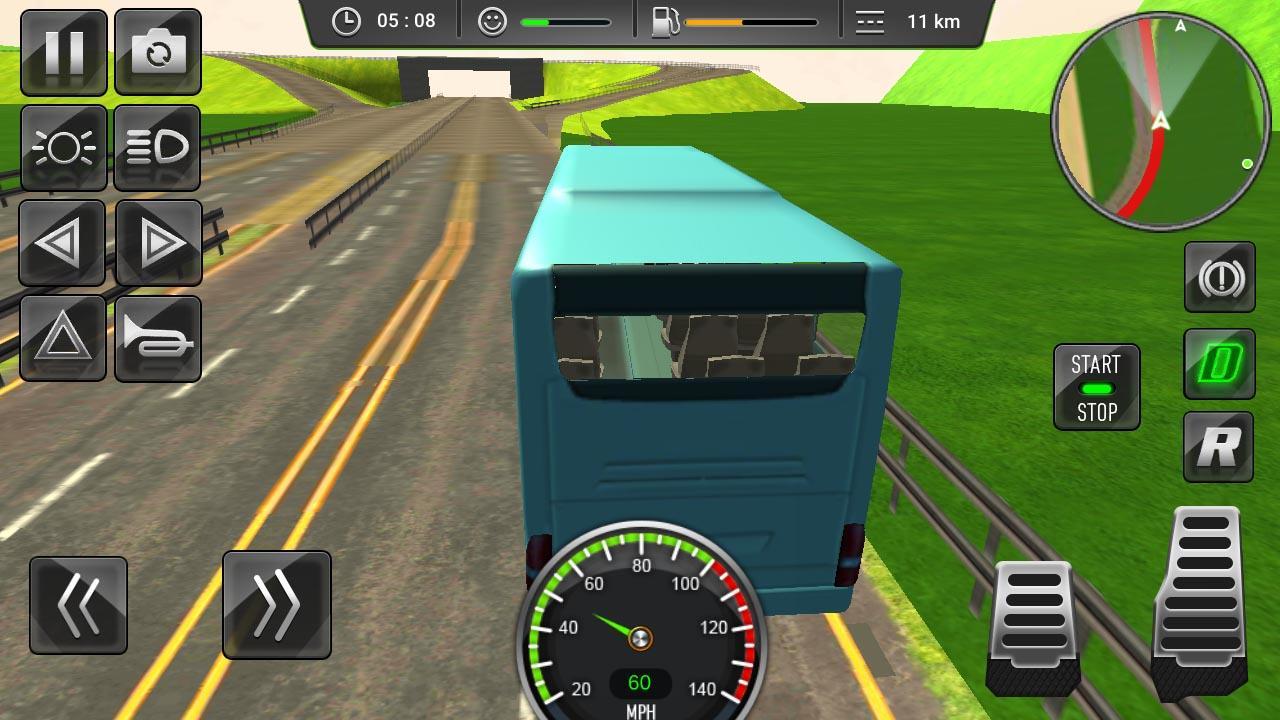Check the 11 km distance display

[x=905, y=20]
